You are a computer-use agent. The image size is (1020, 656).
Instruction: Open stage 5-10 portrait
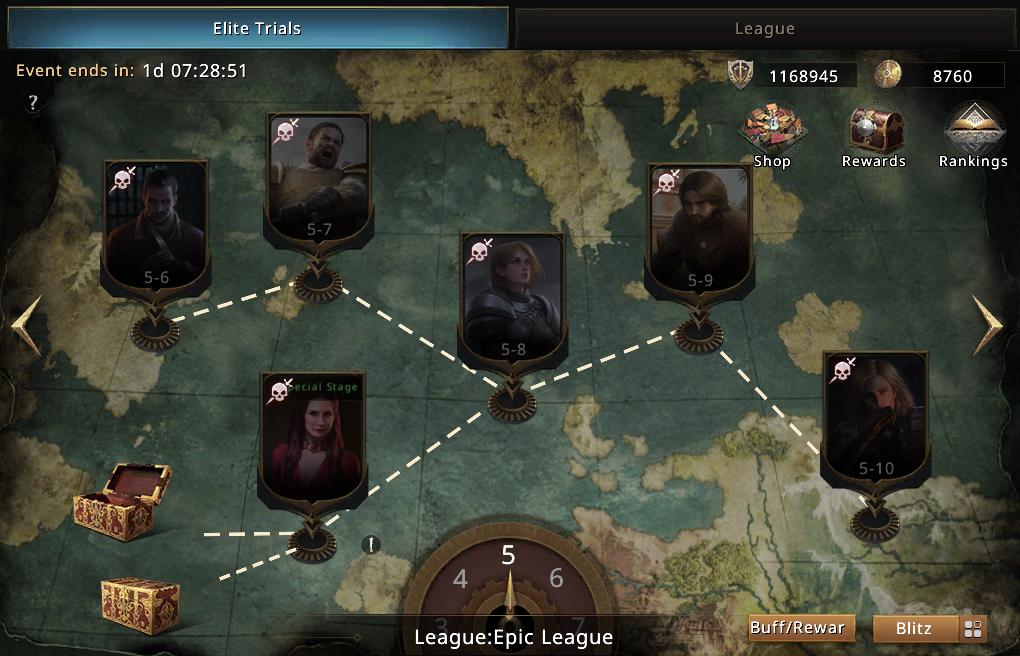tap(875, 418)
